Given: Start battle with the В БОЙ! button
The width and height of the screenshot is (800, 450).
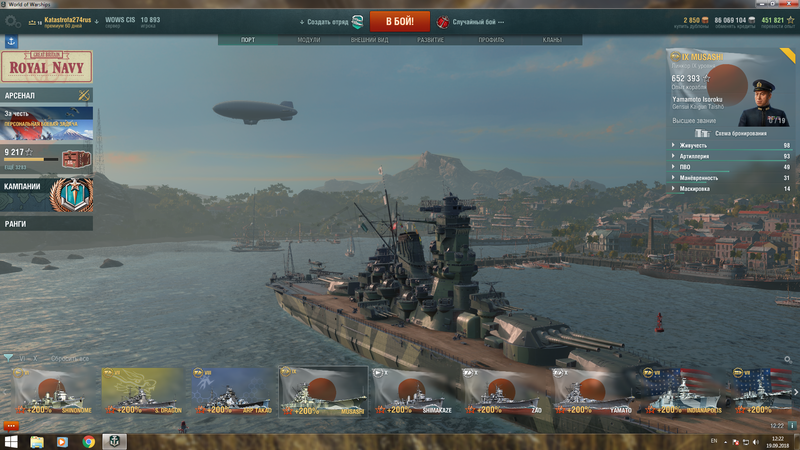Looking at the screenshot, I should (400, 21).
